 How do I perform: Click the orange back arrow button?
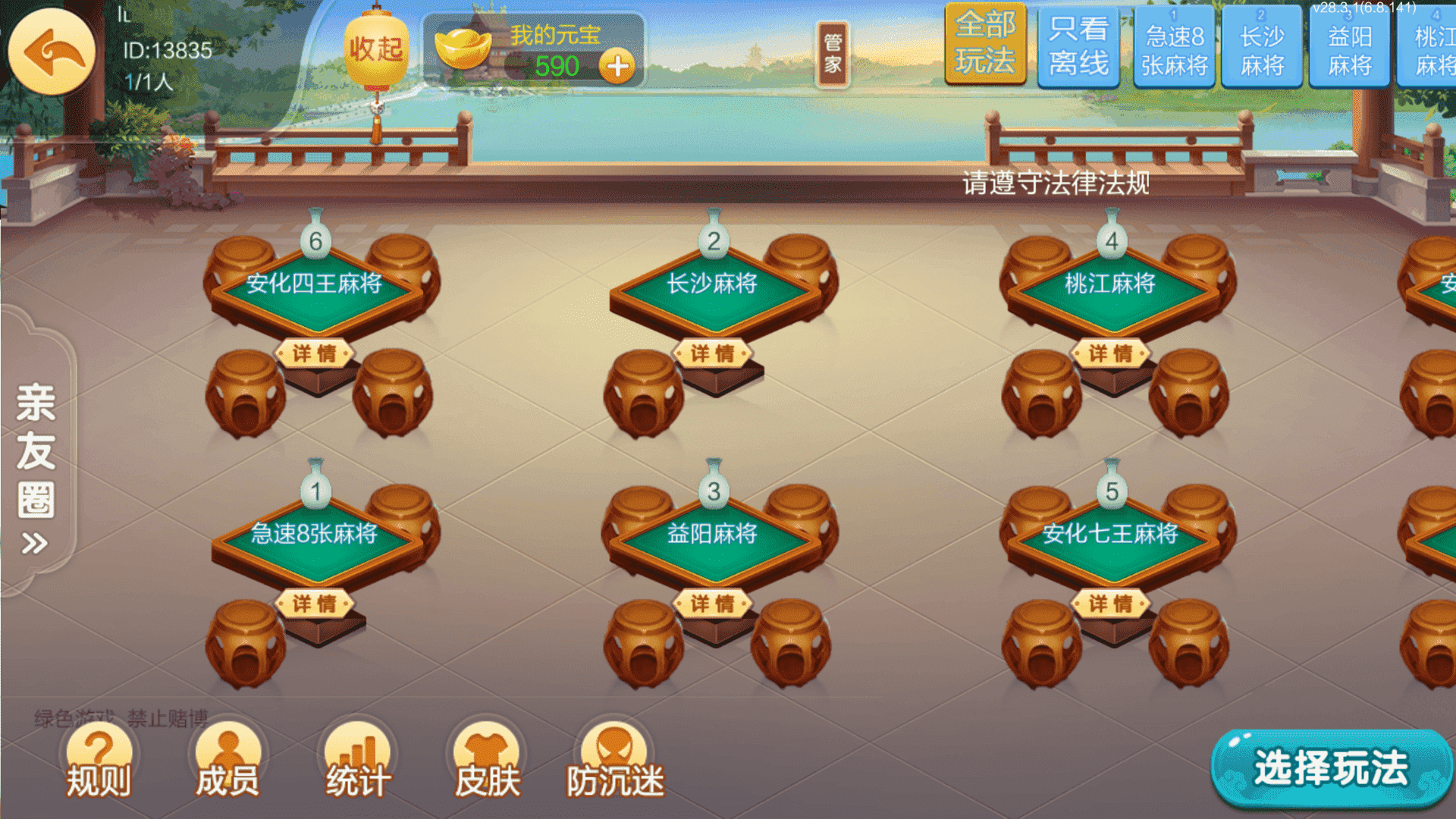52,52
